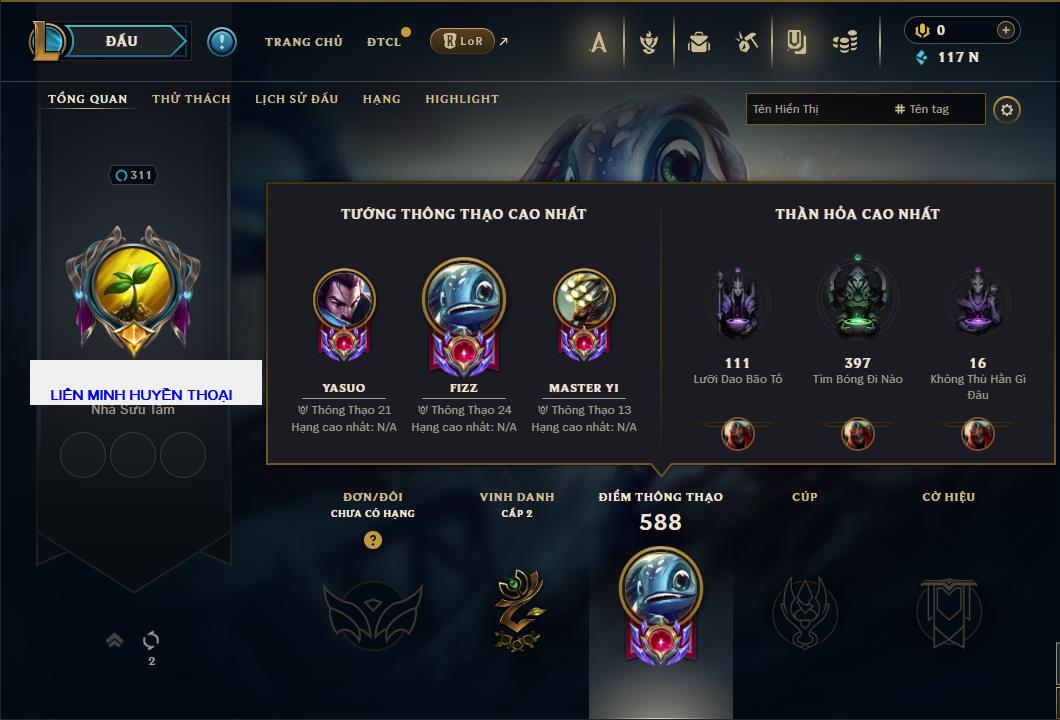The width and height of the screenshot is (1060, 720).
Task: Show the TỔNG QUAN overview tab
Action: (88, 99)
